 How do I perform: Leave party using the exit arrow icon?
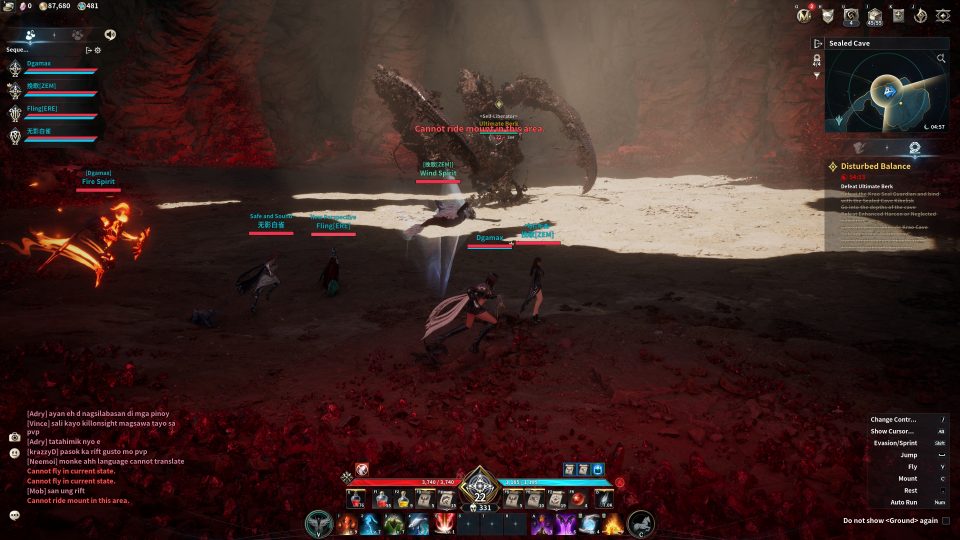tap(88, 50)
